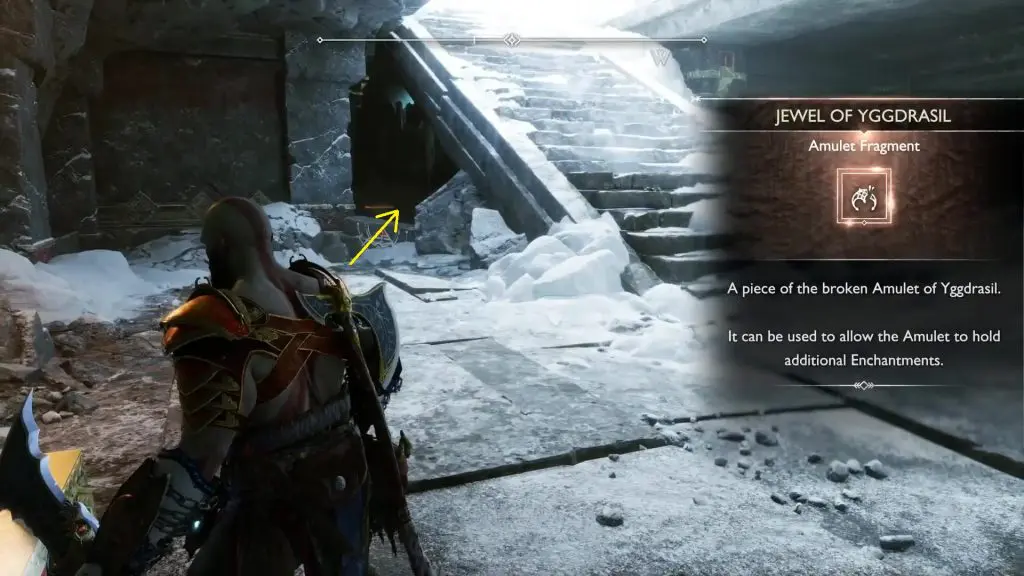Click the compass bar's center diamond marker
Screen dimensions: 1024x576
click(512, 40)
